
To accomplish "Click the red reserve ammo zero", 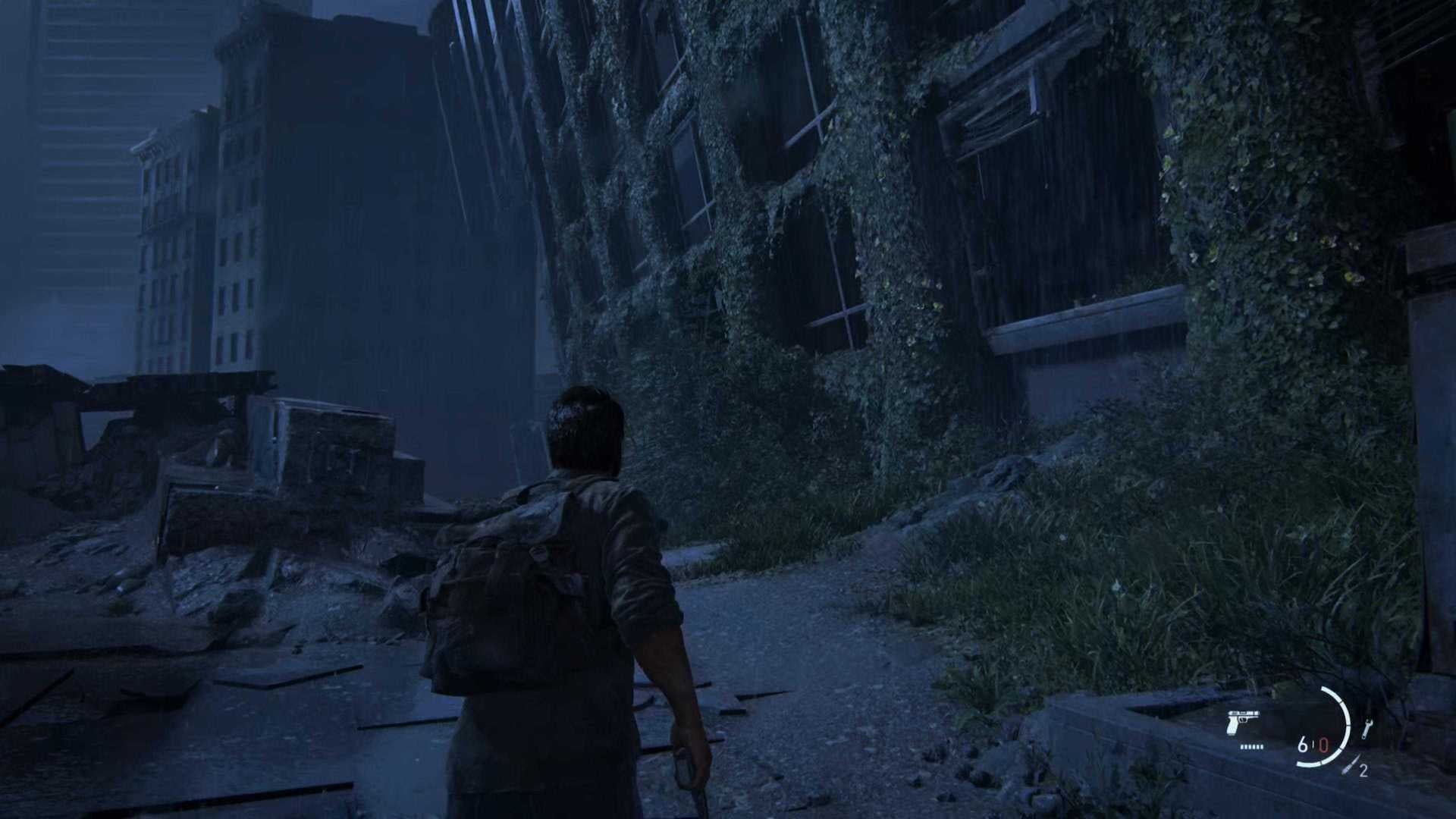I will point(1324,745).
